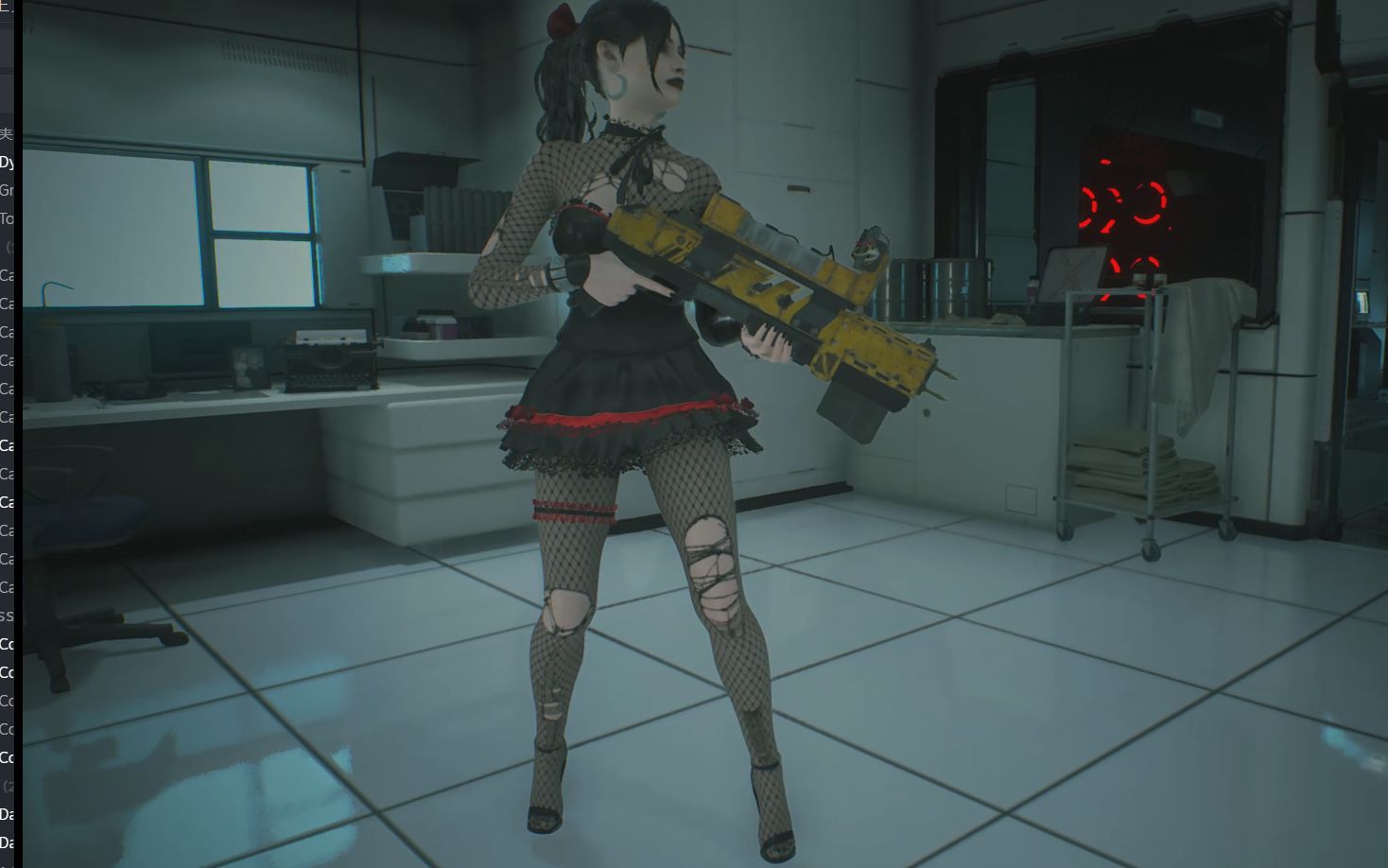The image size is (1388, 868).
Task: Select the sidebar entry beginning with "Dy"
Action: point(8,162)
